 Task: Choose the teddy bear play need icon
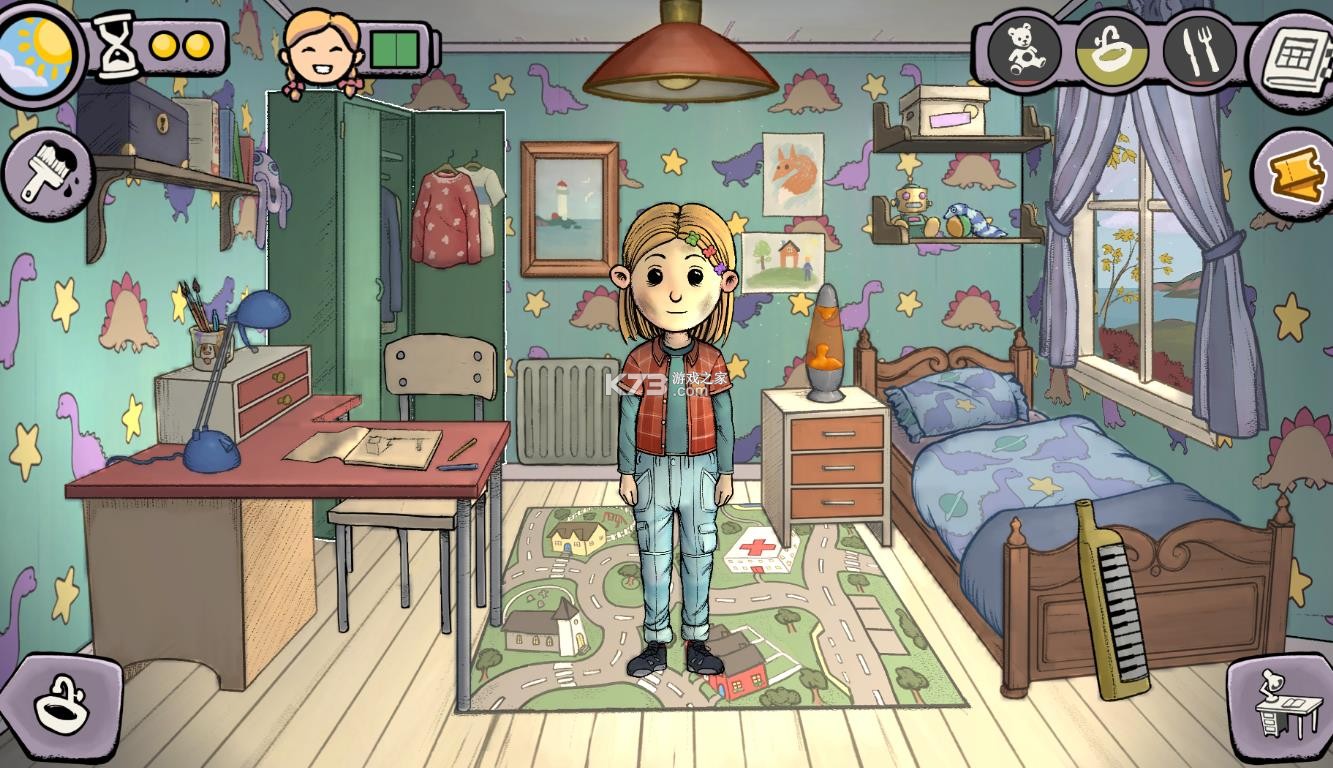click(x=1022, y=50)
